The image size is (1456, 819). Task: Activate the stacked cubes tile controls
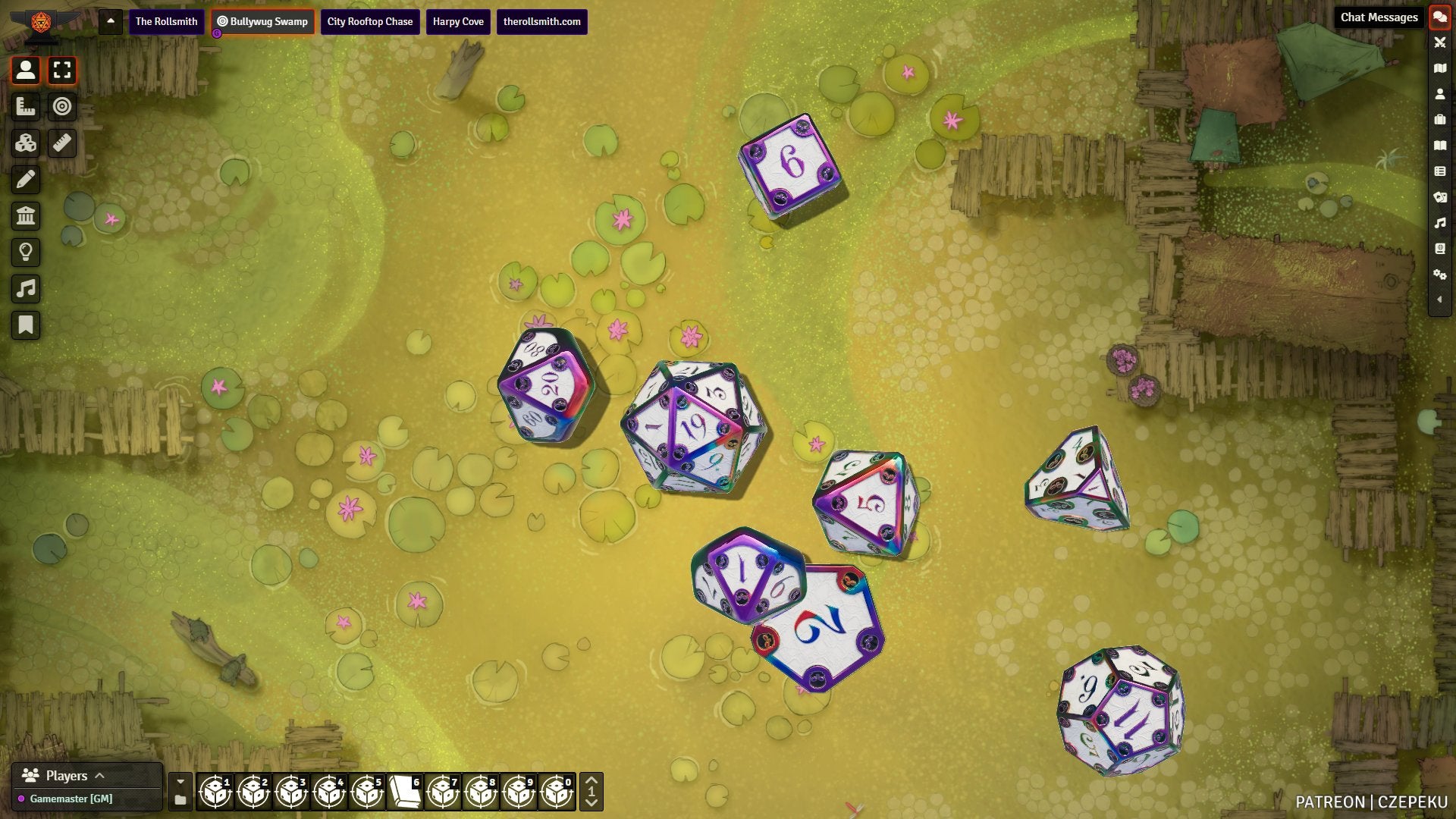(26, 143)
